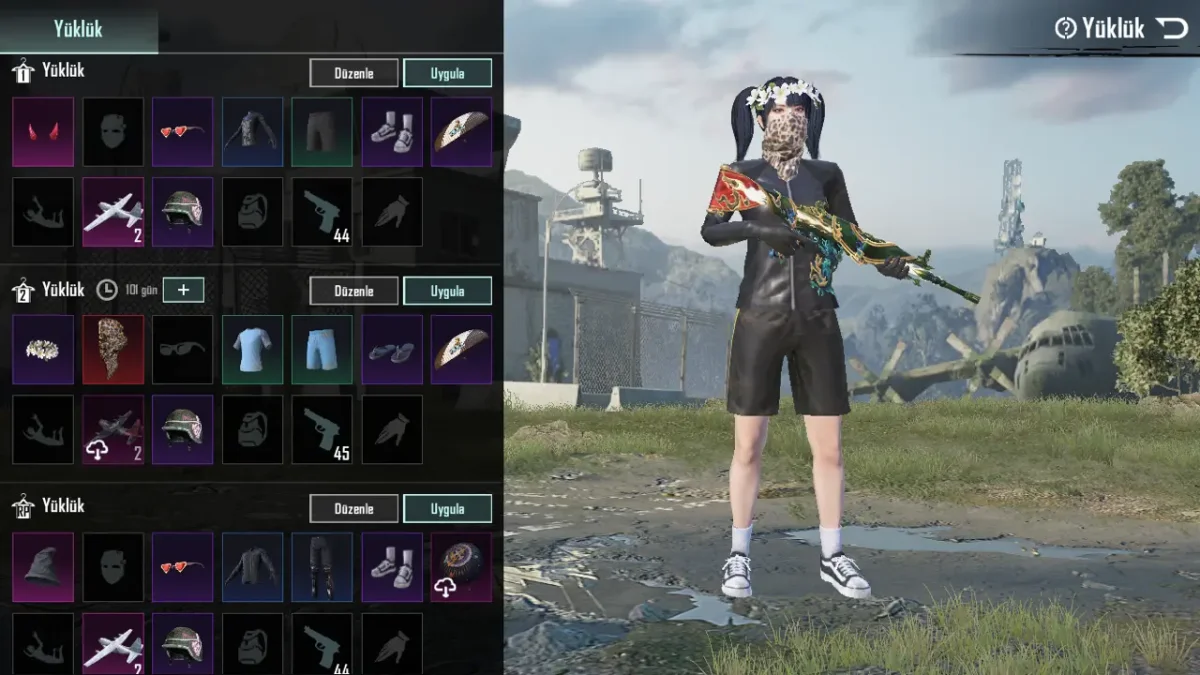Go back using the return arrow

[1172, 28]
